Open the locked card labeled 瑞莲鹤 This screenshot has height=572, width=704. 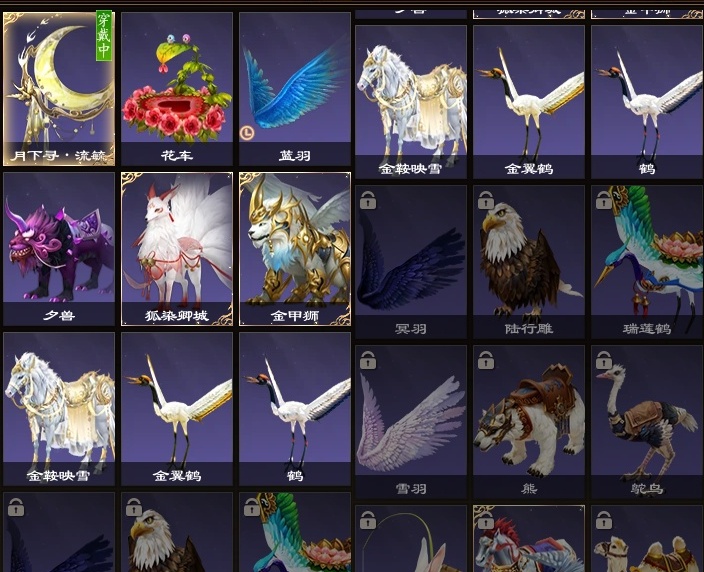(x=646, y=260)
